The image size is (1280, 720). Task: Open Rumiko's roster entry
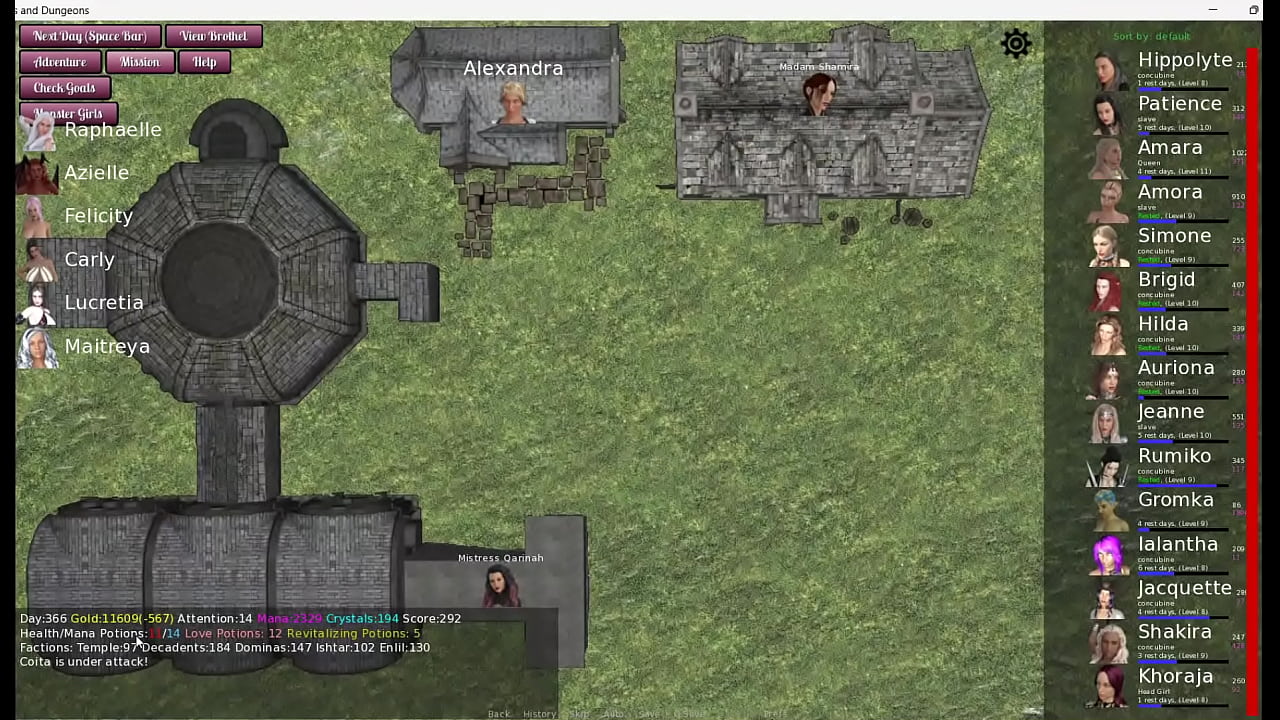(x=1174, y=456)
